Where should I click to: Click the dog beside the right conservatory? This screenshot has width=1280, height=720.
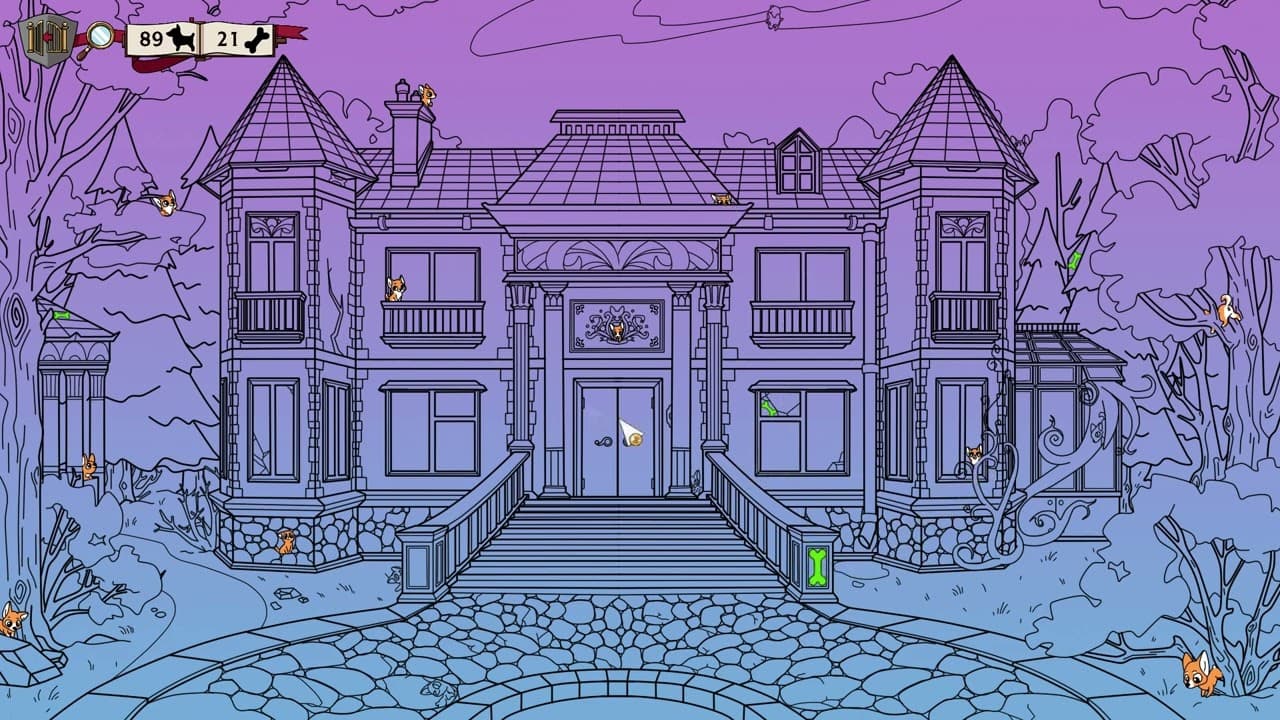click(974, 455)
